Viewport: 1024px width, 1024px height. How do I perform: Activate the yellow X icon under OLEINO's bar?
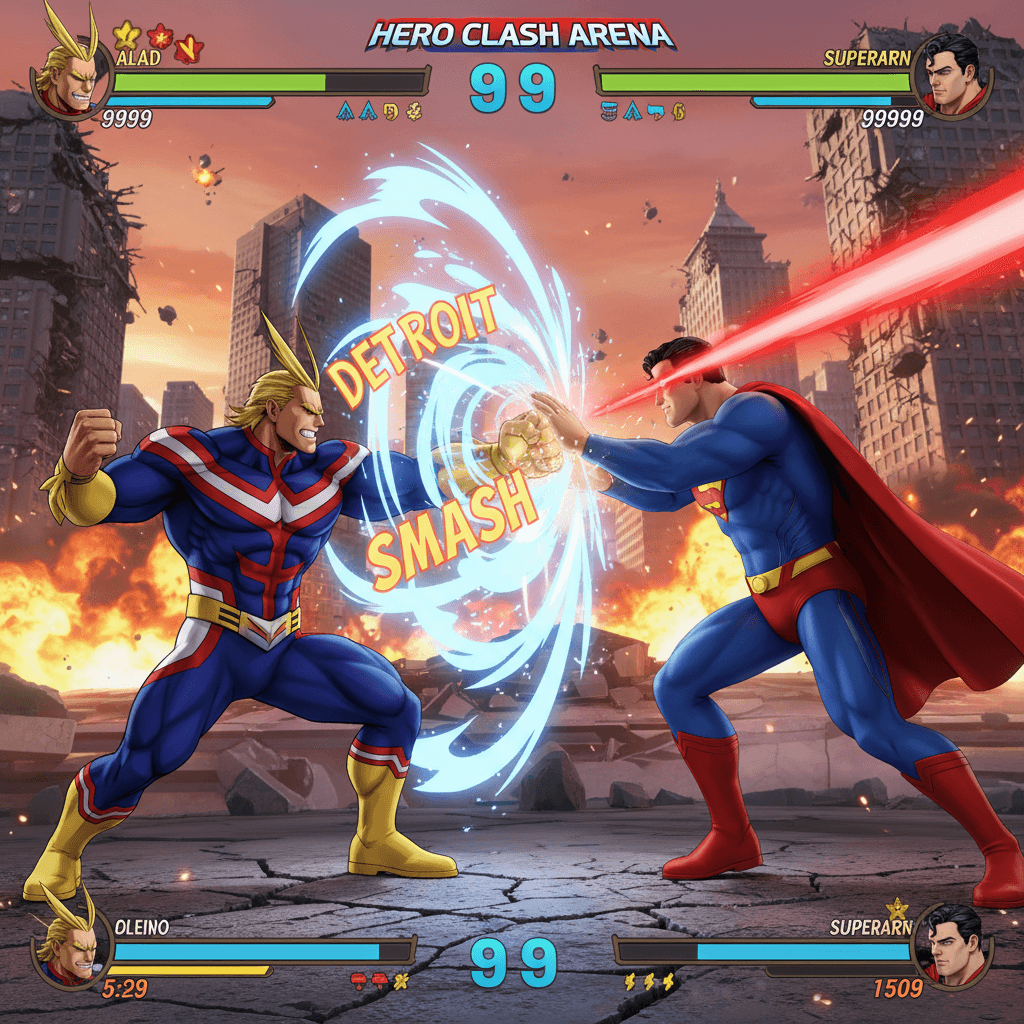pyautogui.click(x=403, y=981)
